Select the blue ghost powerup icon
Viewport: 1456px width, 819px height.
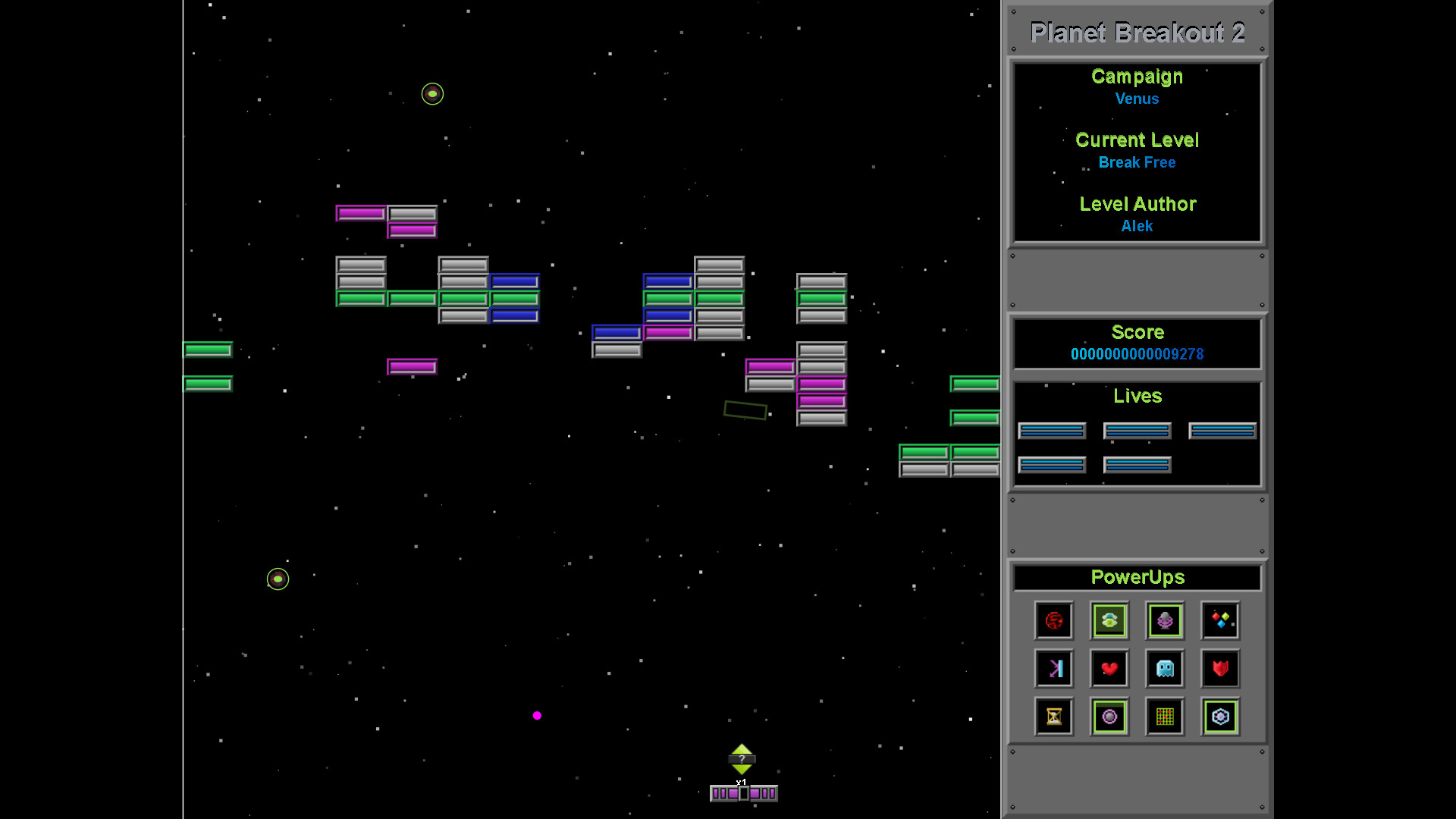(x=1165, y=668)
